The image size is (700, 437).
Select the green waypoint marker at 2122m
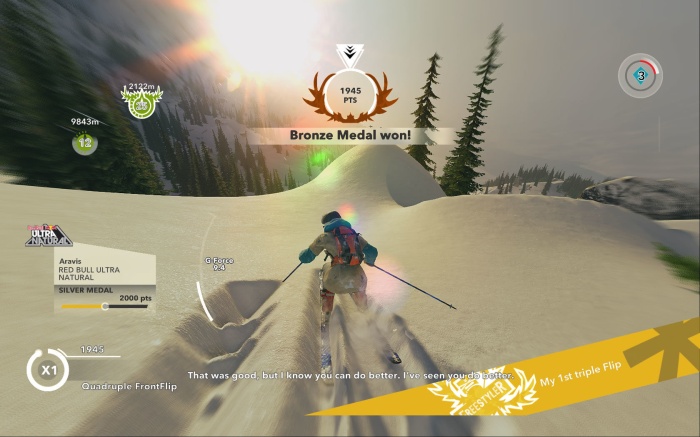pyautogui.click(x=141, y=102)
